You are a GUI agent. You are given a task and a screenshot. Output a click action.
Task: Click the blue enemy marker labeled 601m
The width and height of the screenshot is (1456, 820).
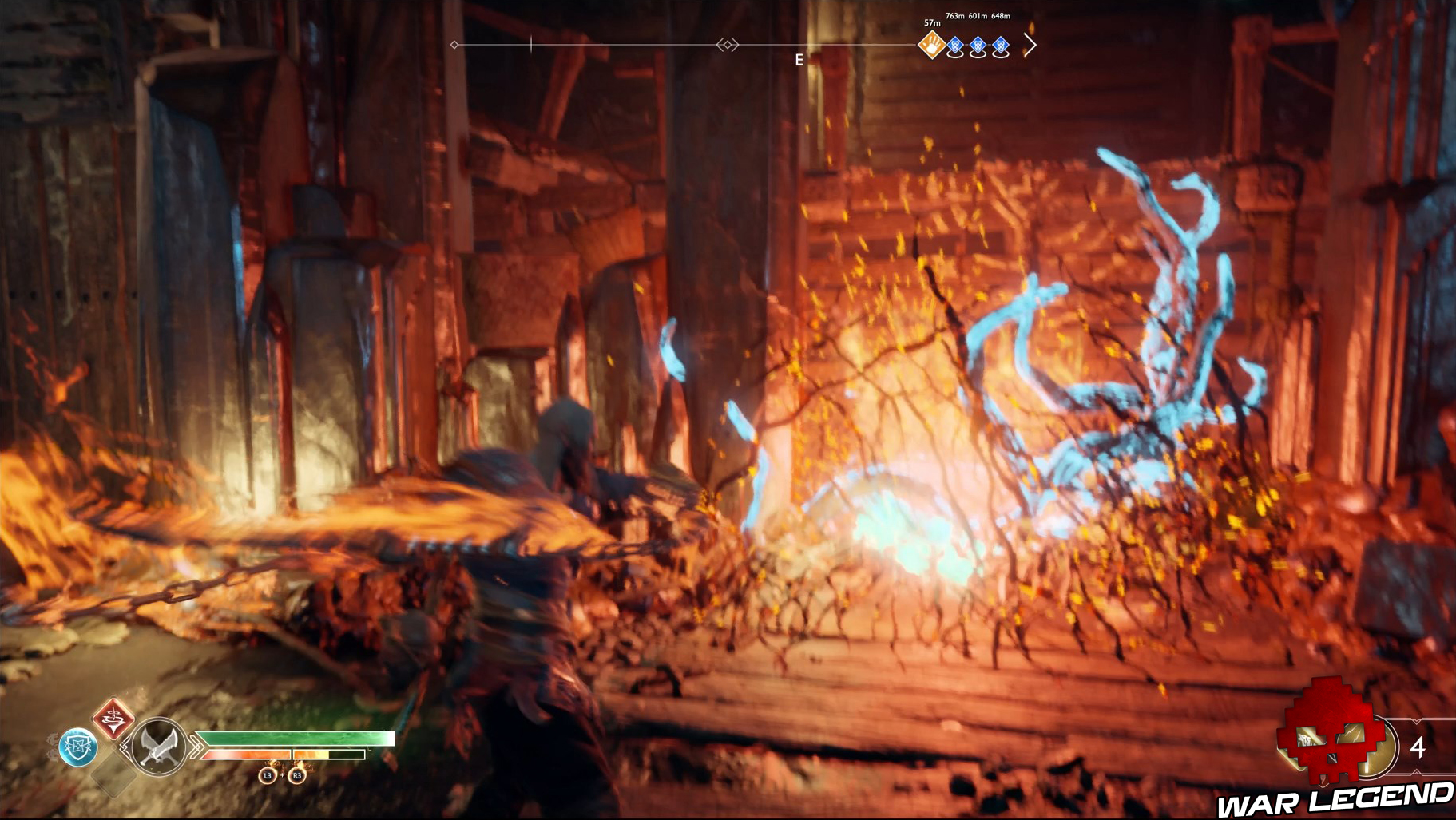click(978, 46)
